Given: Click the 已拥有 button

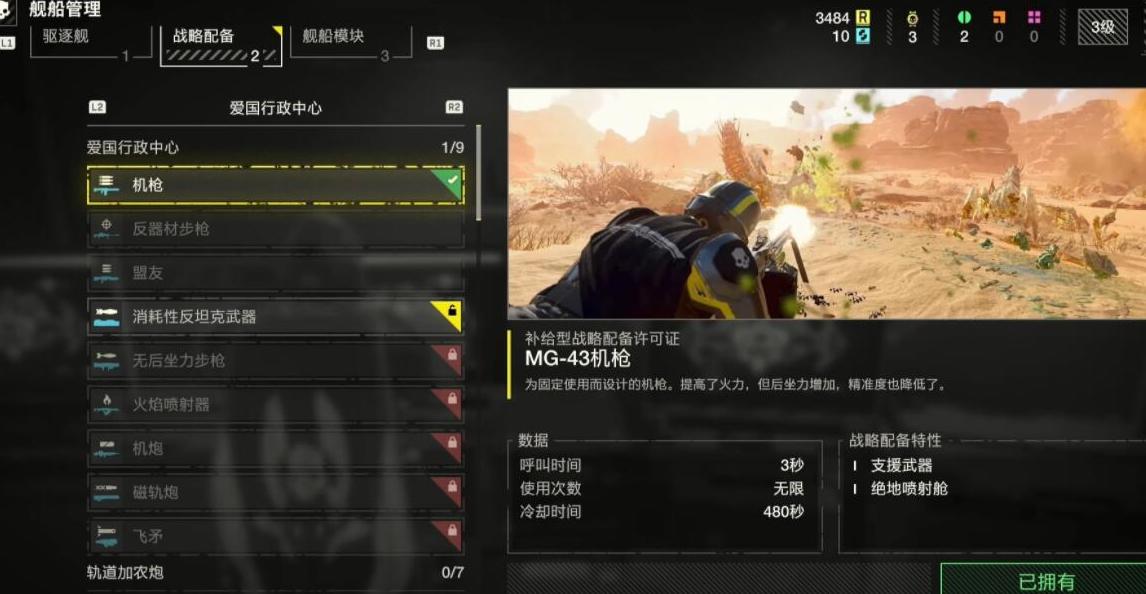Looking at the screenshot, I should pos(1043,580).
